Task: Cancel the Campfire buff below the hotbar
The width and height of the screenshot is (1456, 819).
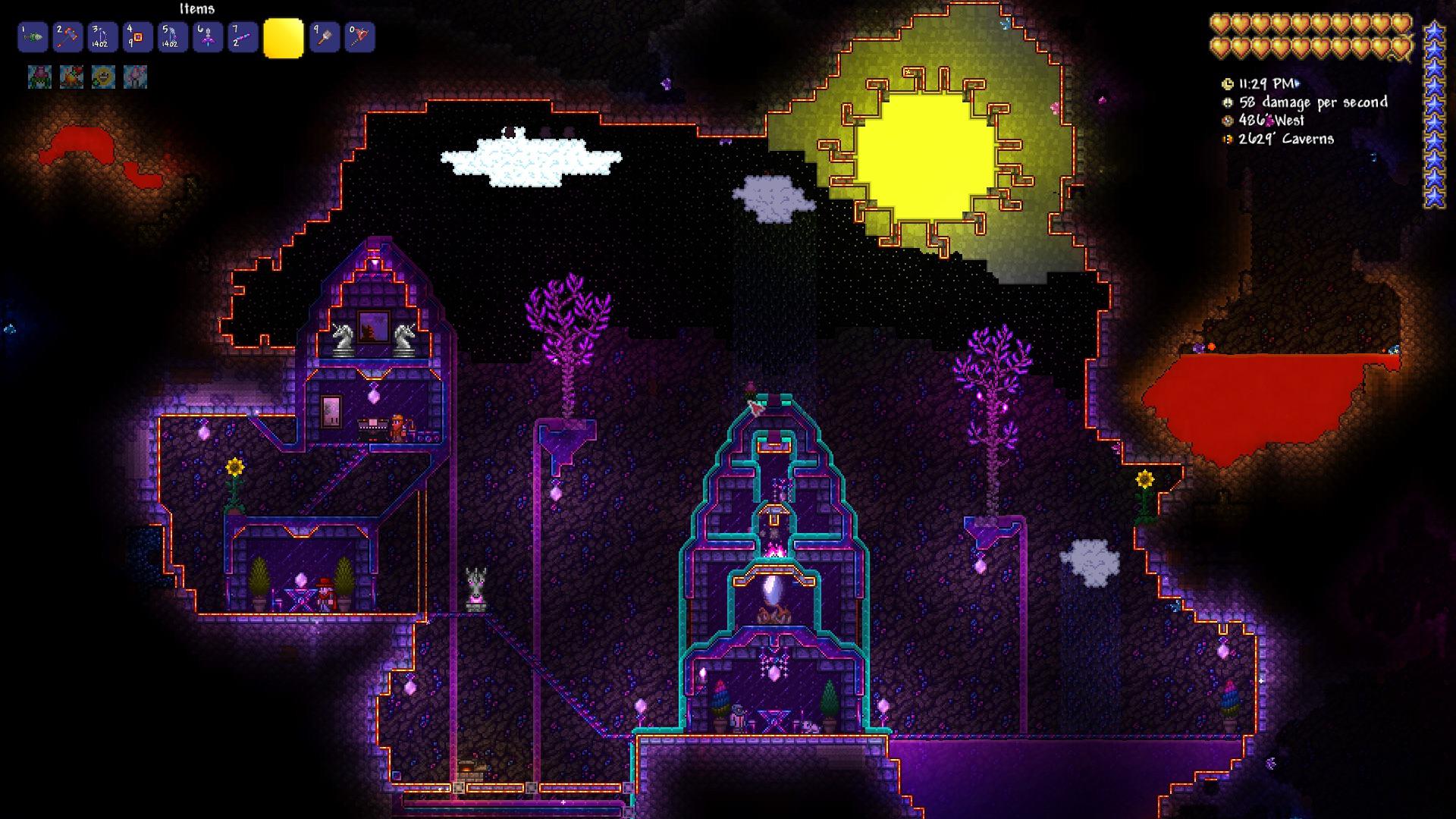Action: coord(71,76)
